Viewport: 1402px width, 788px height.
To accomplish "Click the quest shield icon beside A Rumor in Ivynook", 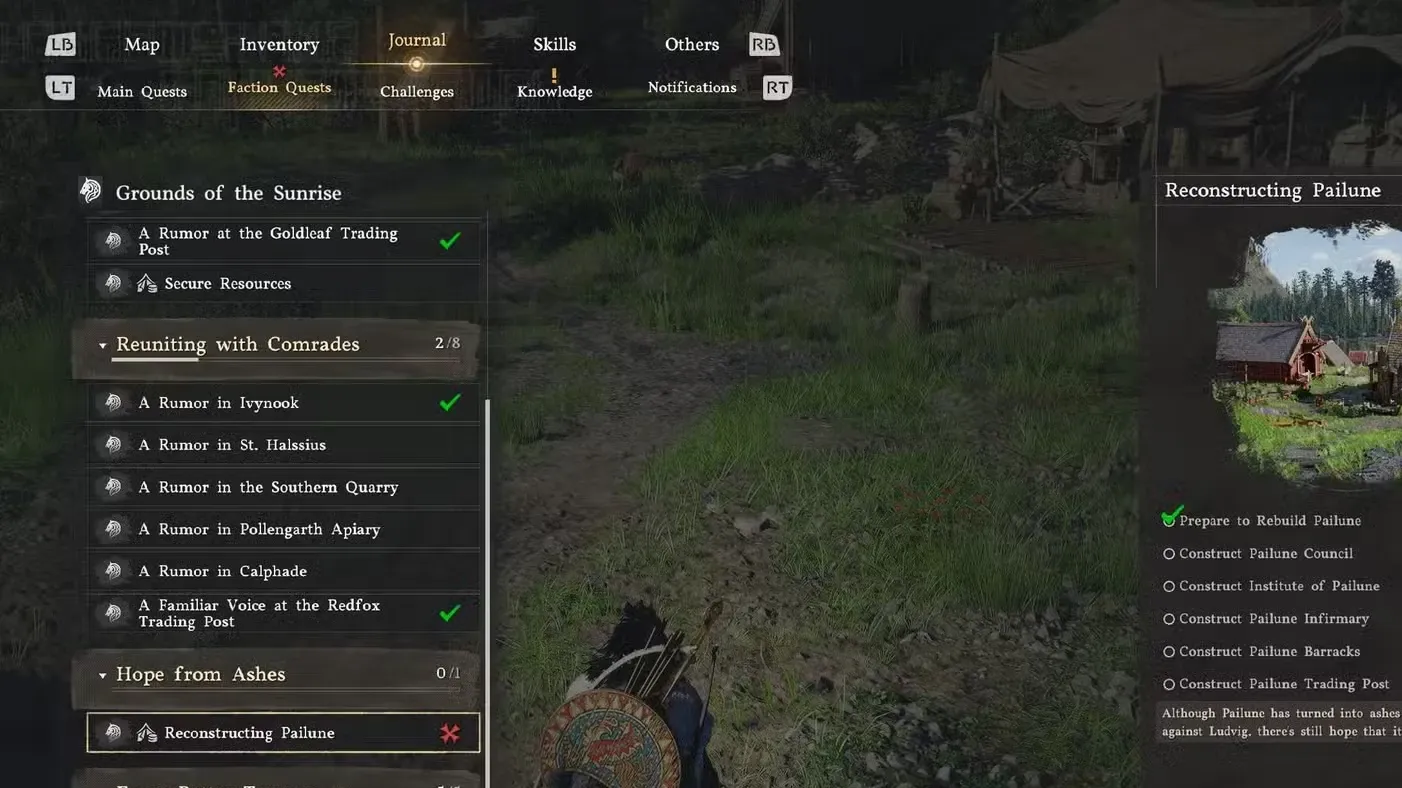I will (x=113, y=402).
